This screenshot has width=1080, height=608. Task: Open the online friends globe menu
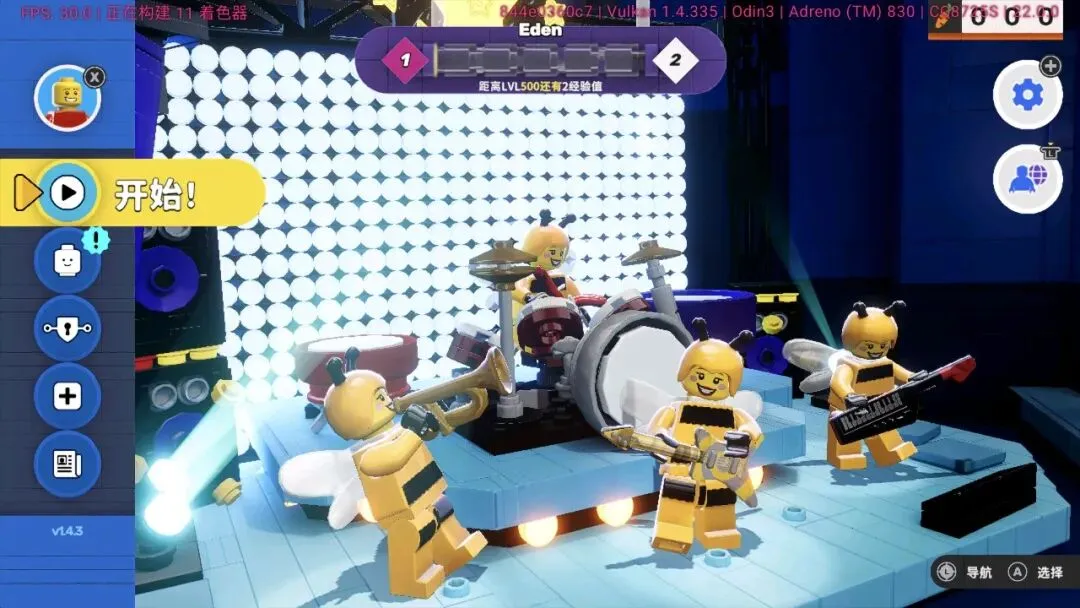point(1026,179)
